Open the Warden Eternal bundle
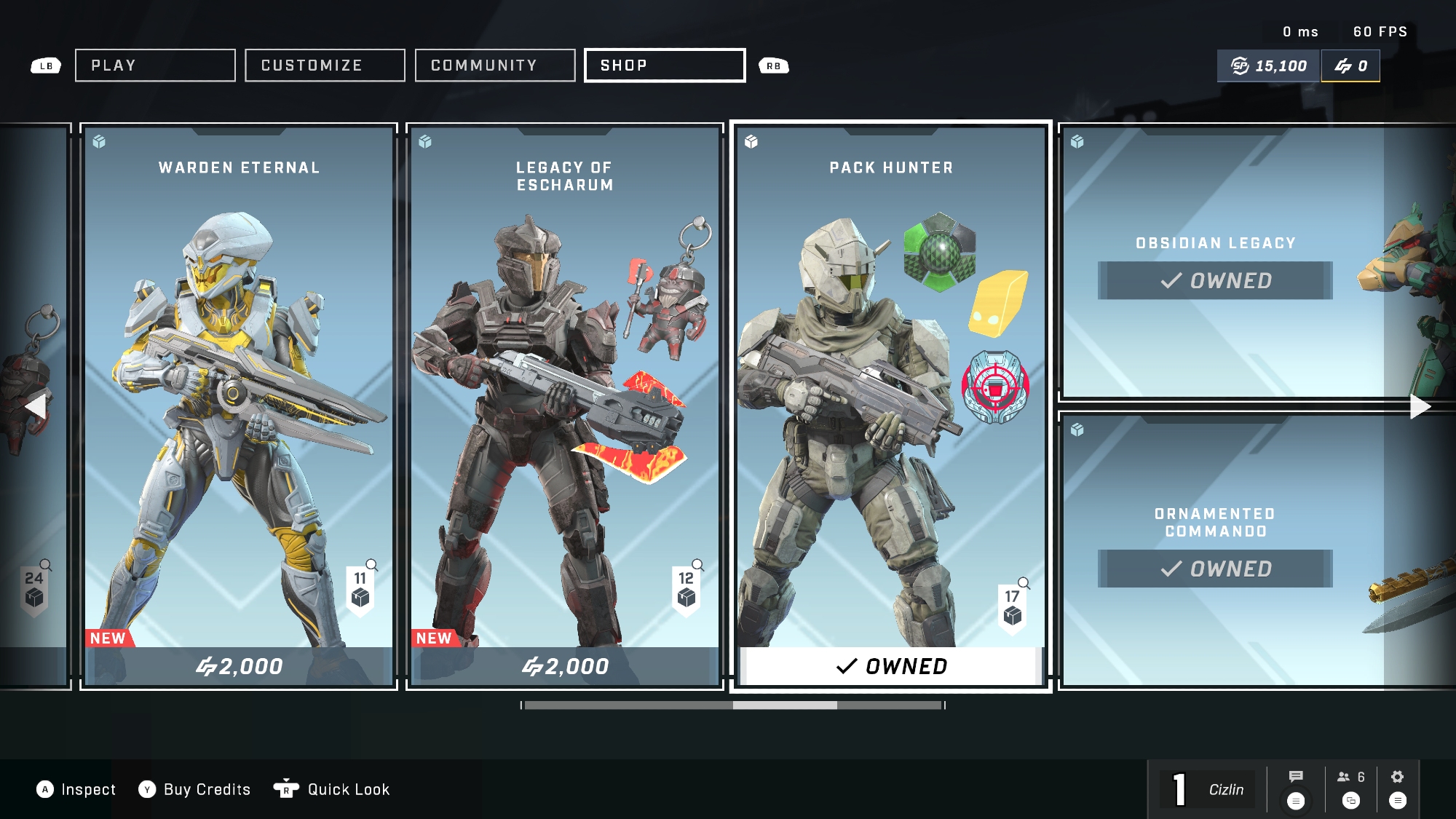 [239, 406]
